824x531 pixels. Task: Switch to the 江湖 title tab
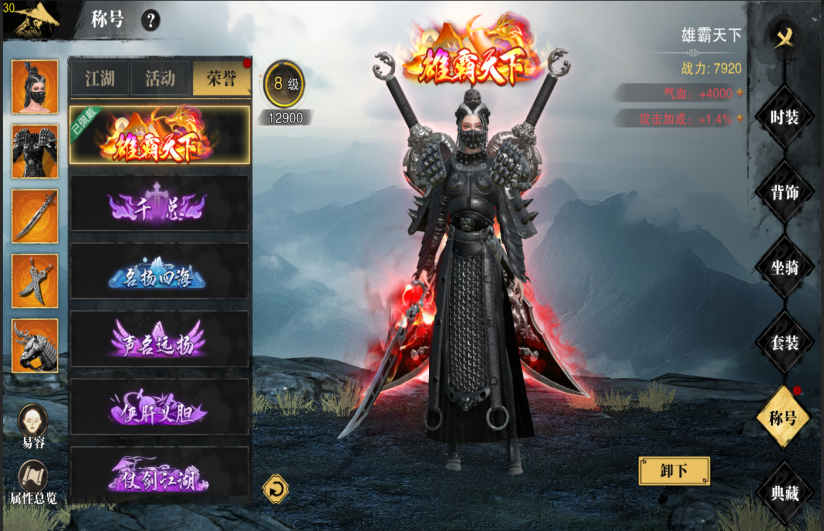(x=99, y=78)
